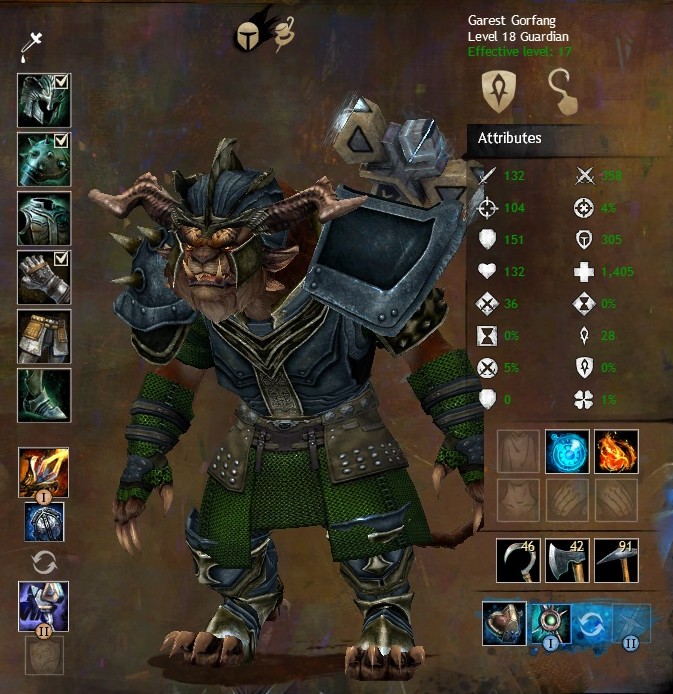
Task: Select the flame accessory trinket slot
Action: pos(616,452)
